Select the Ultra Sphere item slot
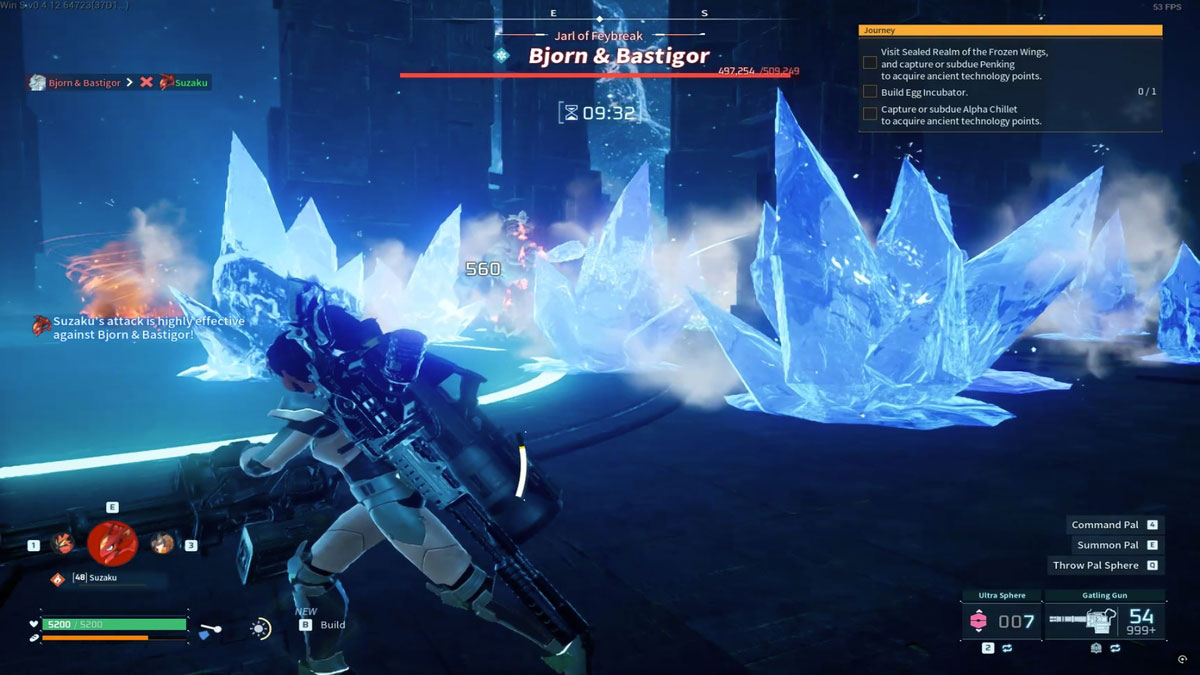The width and height of the screenshot is (1200, 675). [1000, 621]
